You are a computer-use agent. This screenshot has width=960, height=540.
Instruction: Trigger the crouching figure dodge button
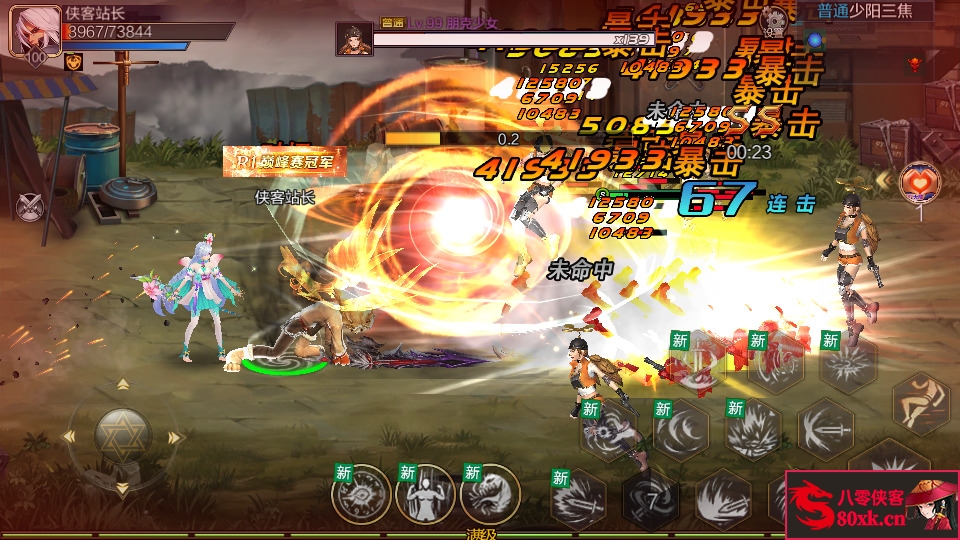tap(922, 403)
